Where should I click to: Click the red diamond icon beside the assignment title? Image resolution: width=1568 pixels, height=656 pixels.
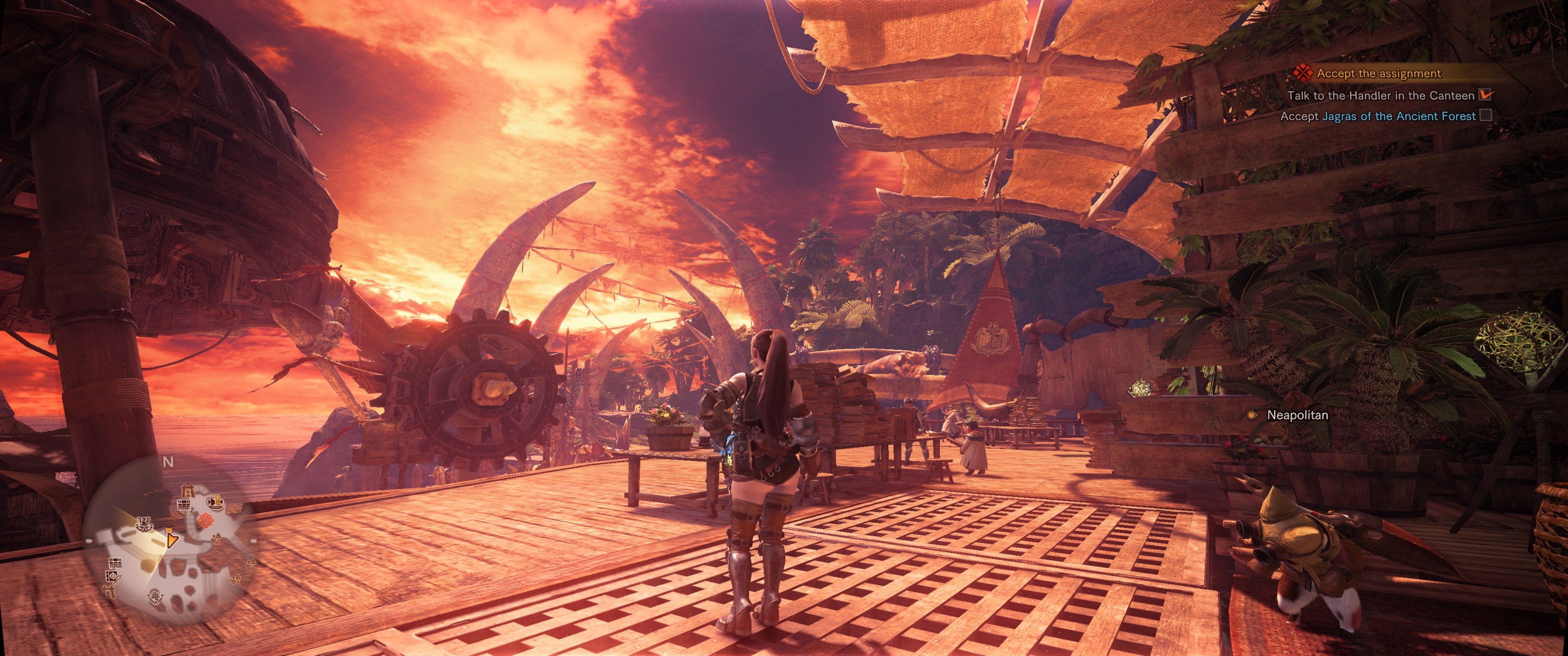click(1303, 73)
